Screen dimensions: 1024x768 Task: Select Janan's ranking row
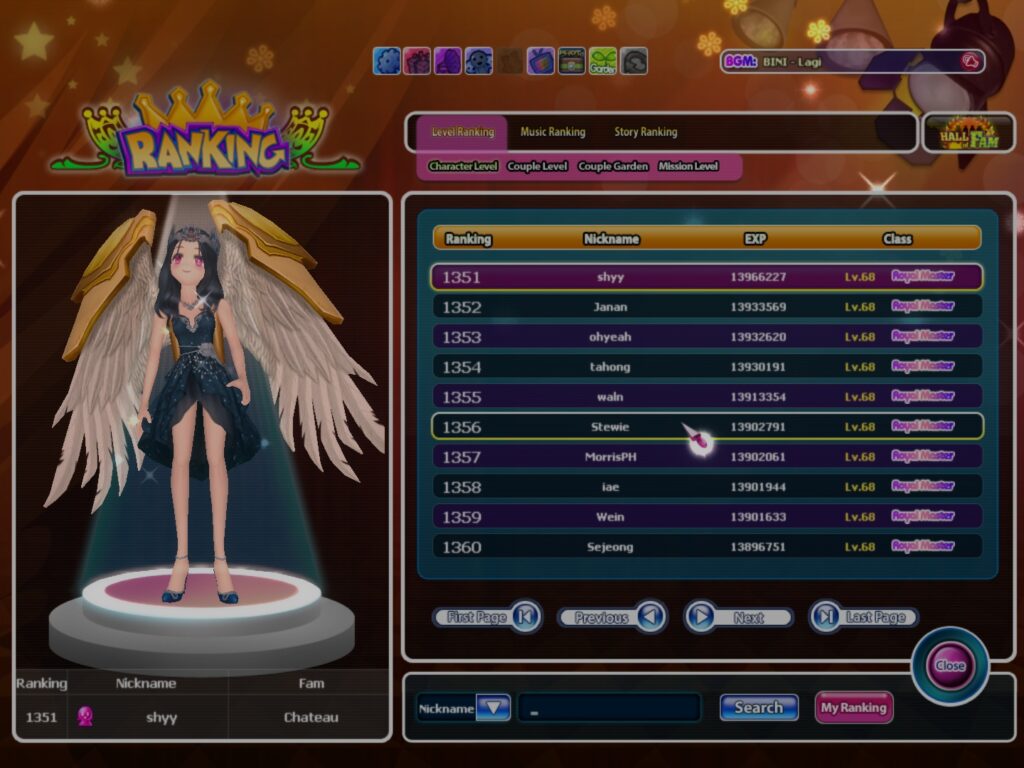[706, 307]
